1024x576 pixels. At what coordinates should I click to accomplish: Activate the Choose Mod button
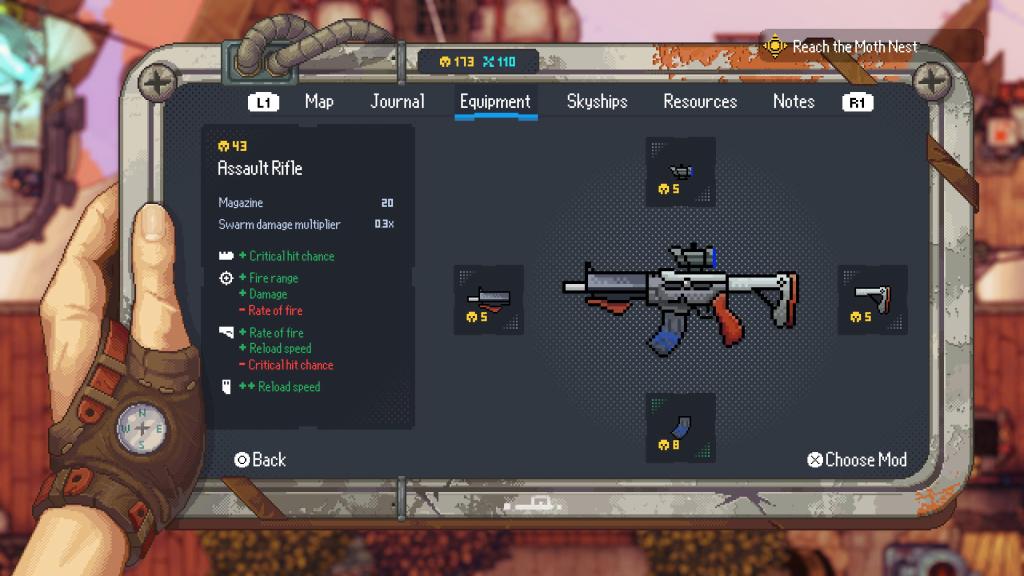coord(857,460)
